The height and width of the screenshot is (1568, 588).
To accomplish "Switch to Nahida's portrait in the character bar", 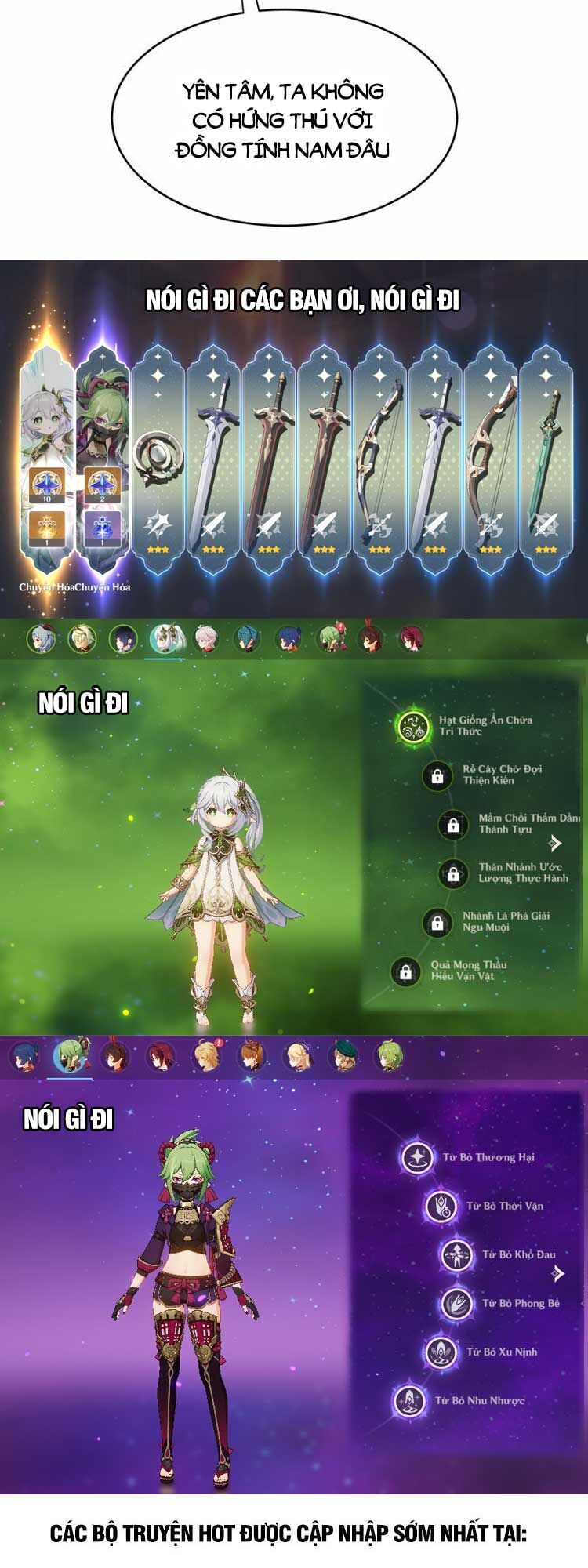I will [x=165, y=638].
